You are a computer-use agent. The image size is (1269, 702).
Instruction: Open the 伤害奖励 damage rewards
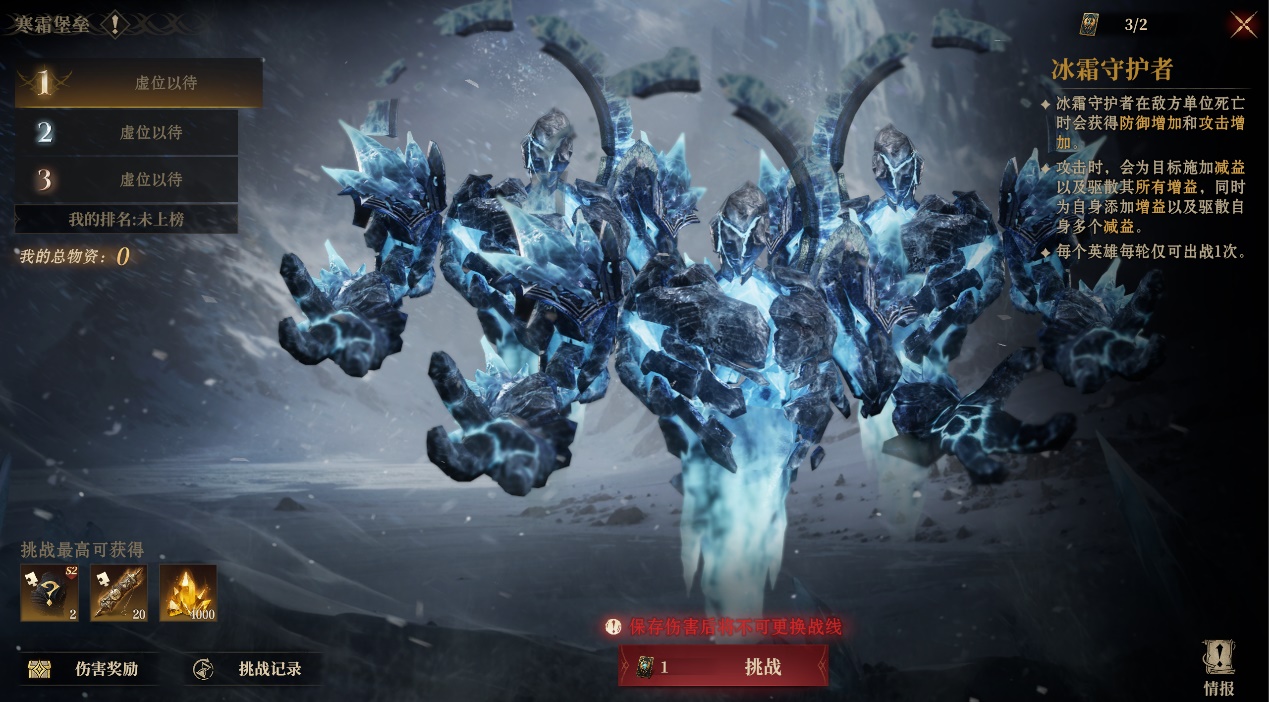click(x=89, y=669)
